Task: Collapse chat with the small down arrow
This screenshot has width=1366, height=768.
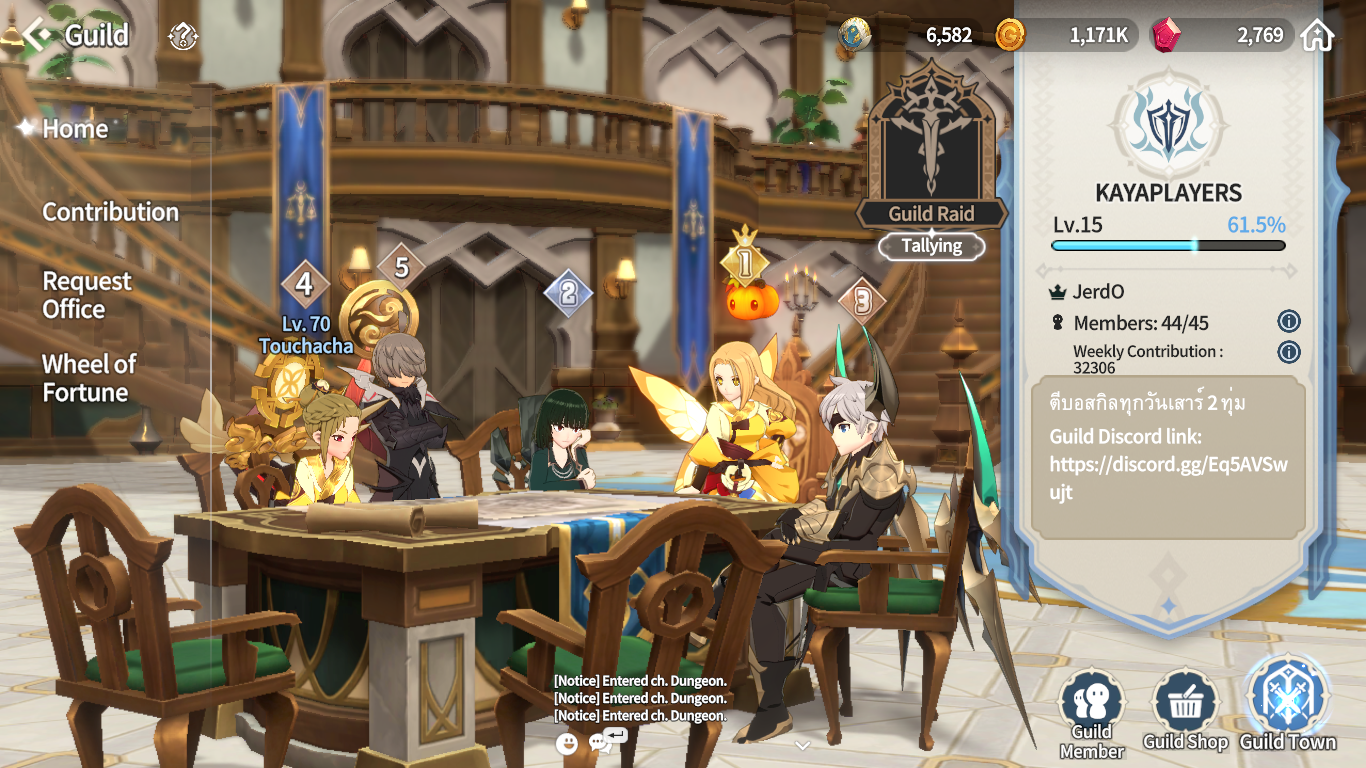Action: [x=802, y=745]
